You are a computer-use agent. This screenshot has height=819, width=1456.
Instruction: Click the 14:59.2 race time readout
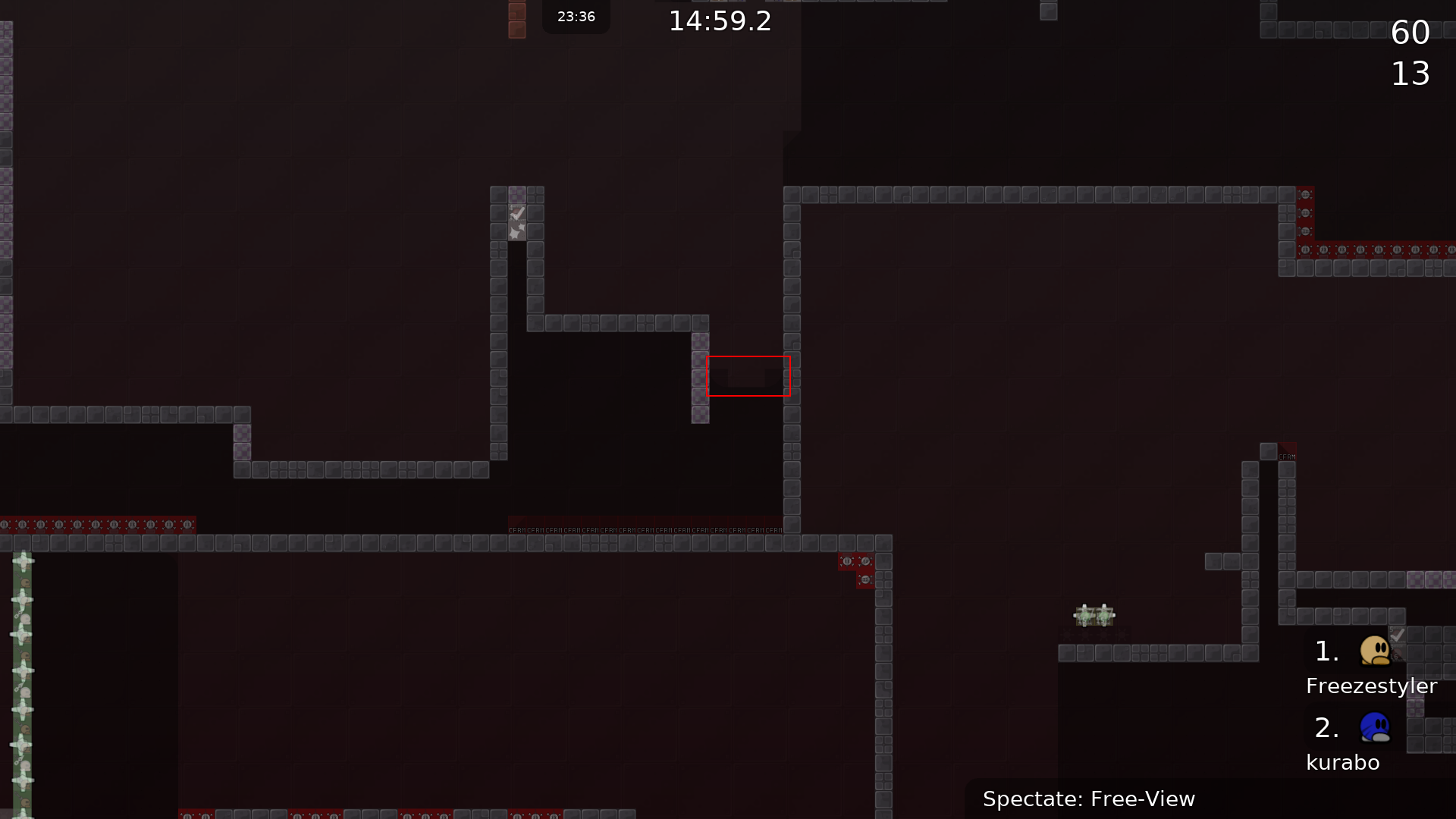coord(719,20)
